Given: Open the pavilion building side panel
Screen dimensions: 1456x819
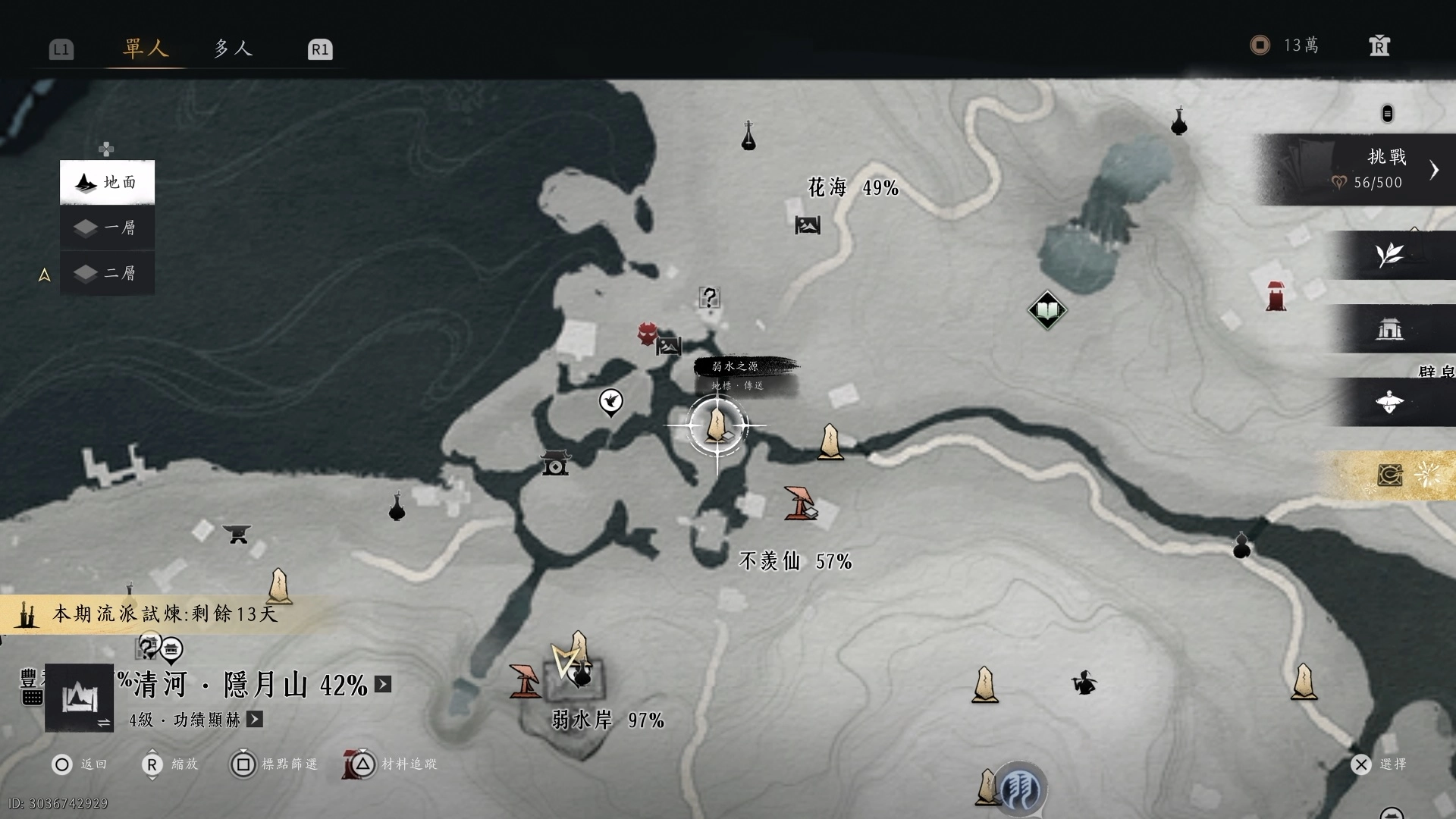Looking at the screenshot, I should 1390,329.
